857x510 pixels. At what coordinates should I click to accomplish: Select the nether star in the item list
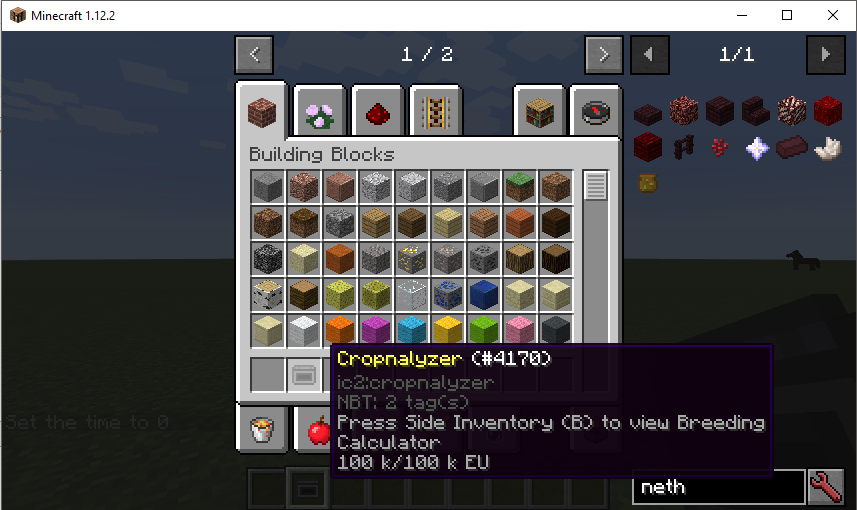pos(758,148)
